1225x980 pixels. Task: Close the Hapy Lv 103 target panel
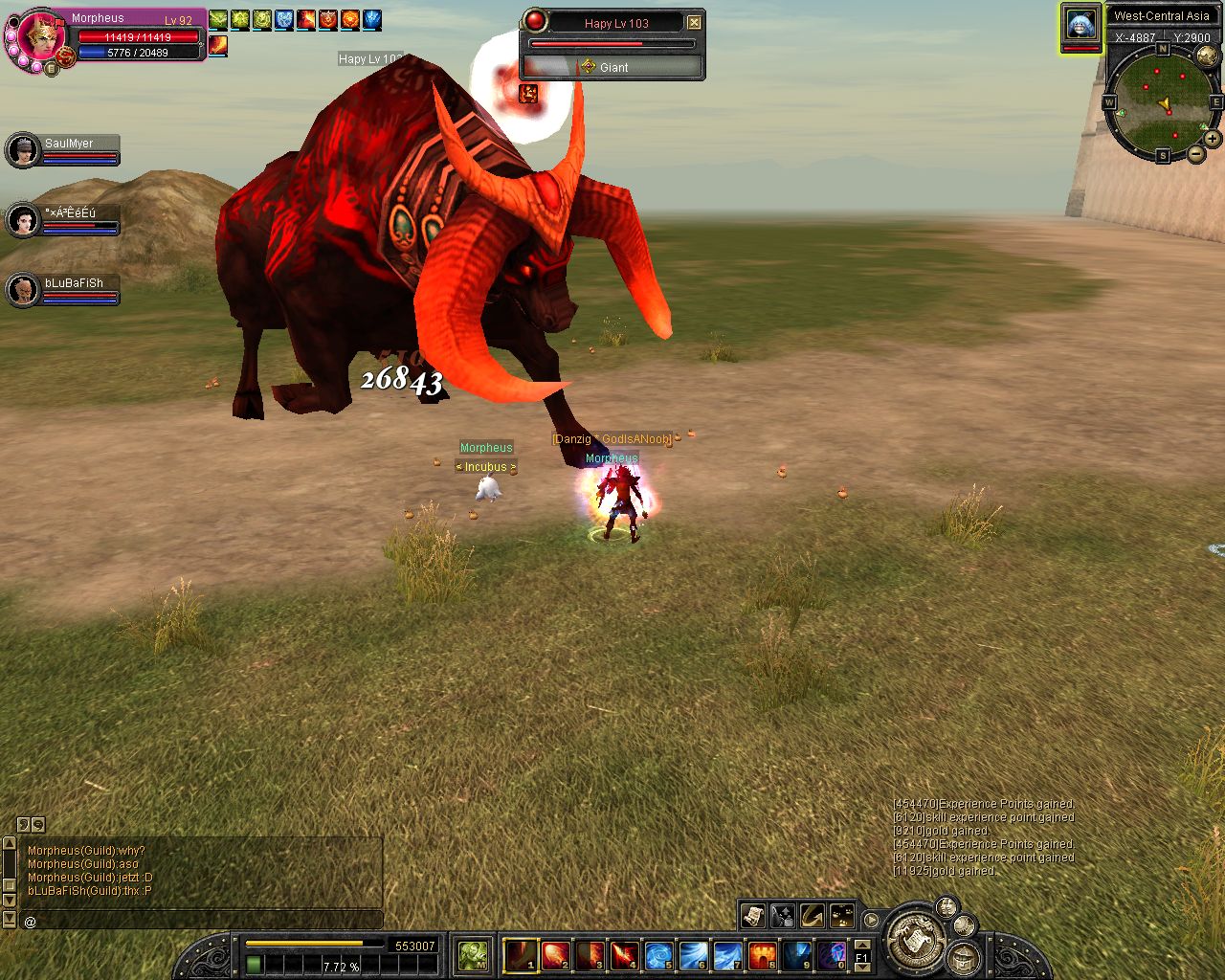pos(695,23)
